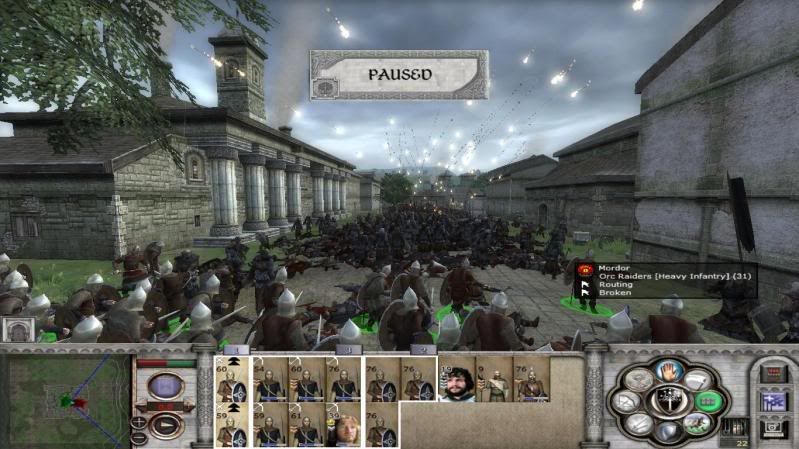The height and width of the screenshot is (449, 799).
Task: Pick the unit card with 9 soldiers
Action: (494, 380)
